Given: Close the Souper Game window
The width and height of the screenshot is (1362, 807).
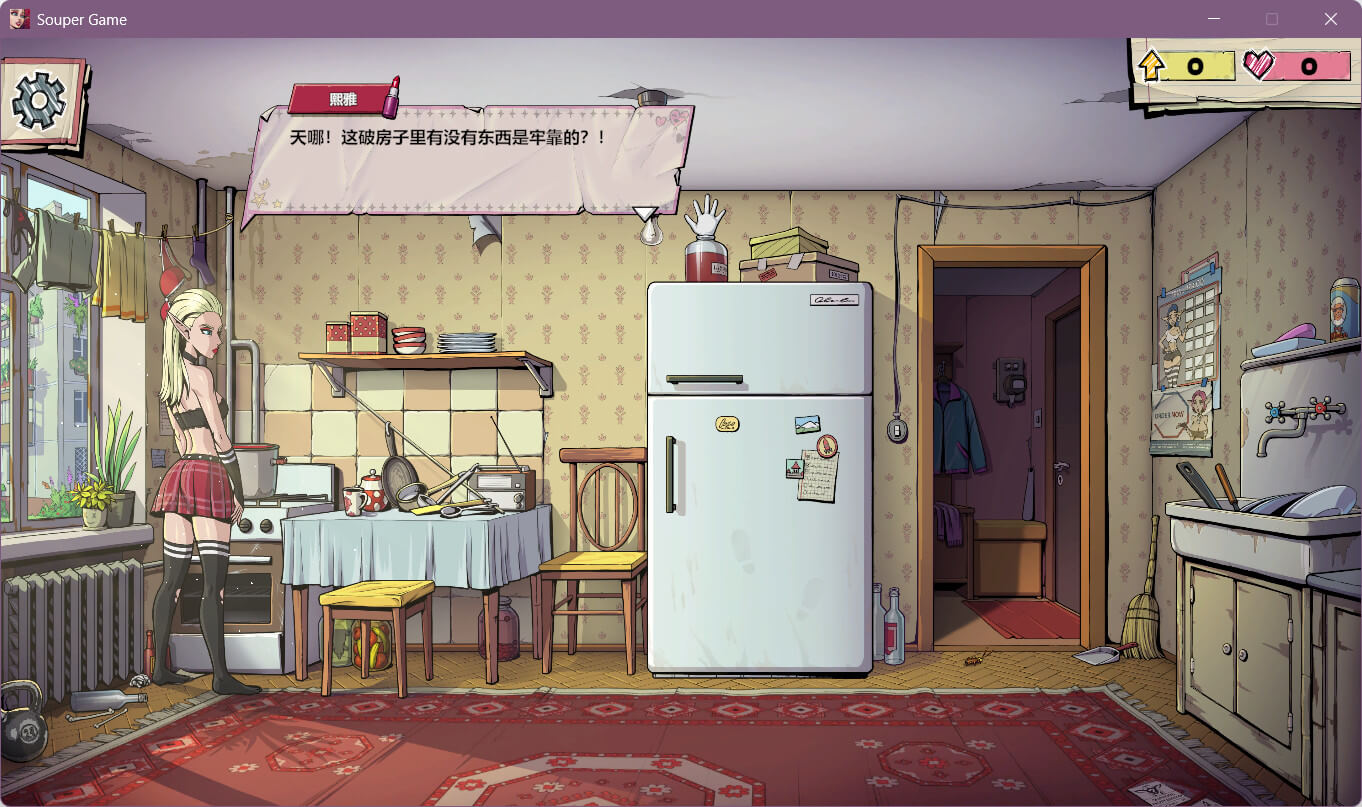Looking at the screenshot, I should (x=1330, y=19).
